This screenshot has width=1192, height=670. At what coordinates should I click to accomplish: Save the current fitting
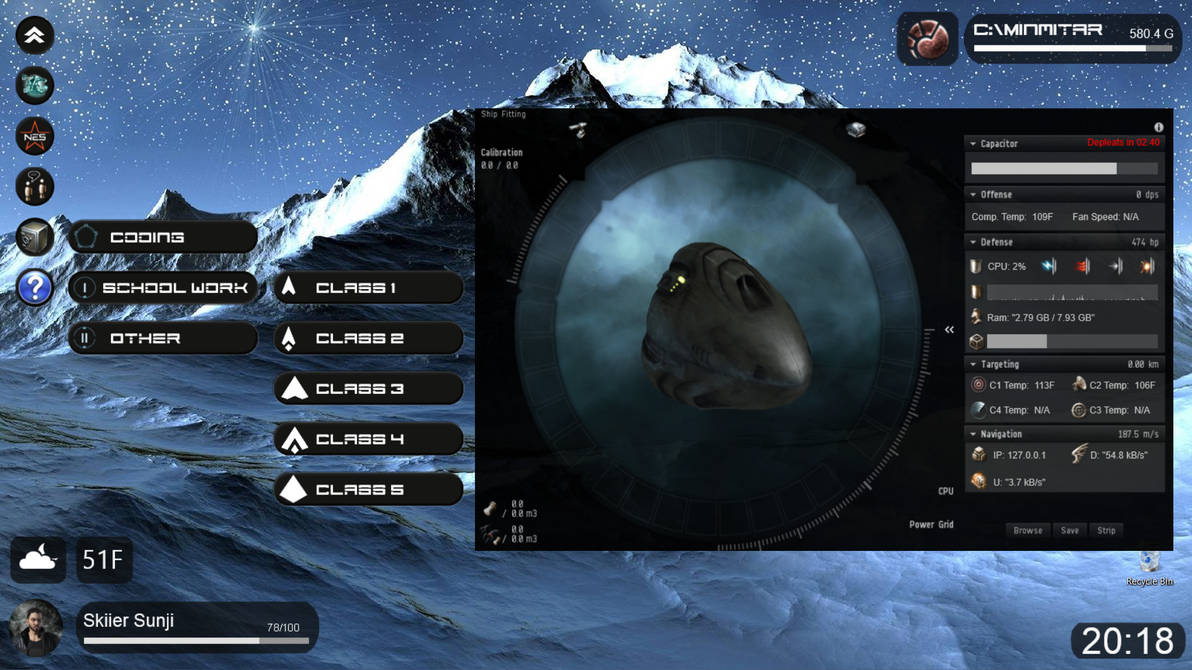[x=1069, y=530]
